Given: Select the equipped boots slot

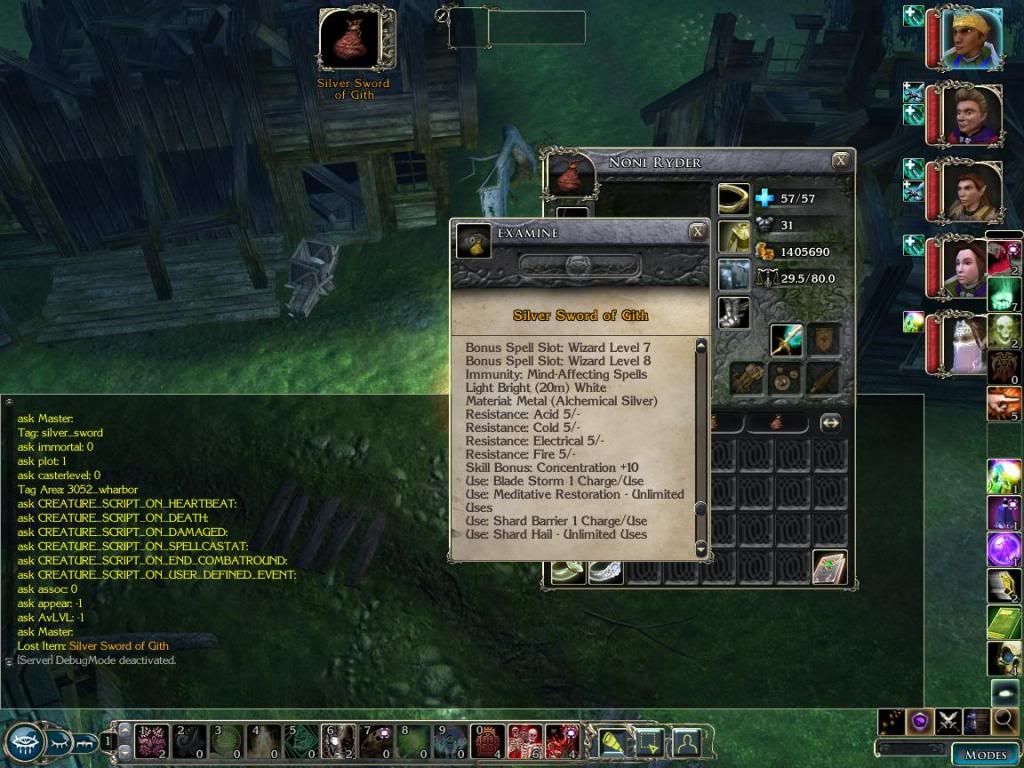Looking at the screenshot, I should [x=733, y=312].
